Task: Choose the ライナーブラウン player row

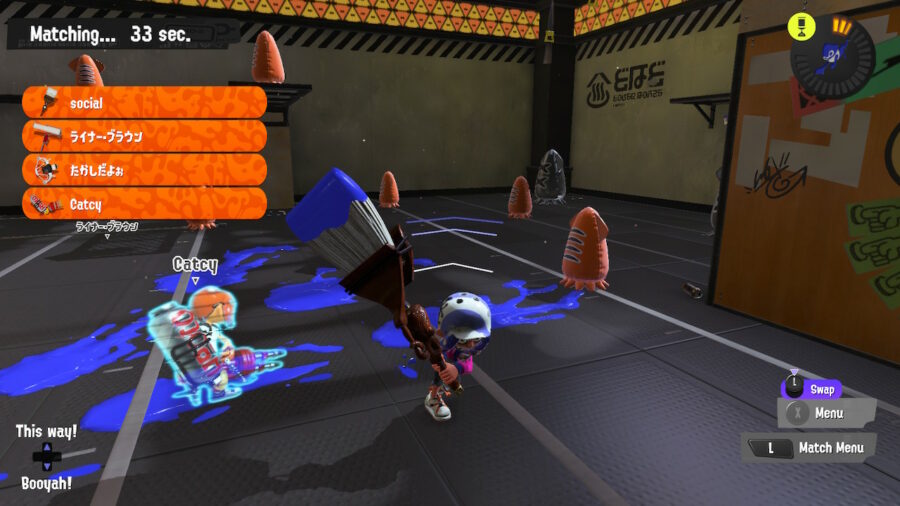Action: click(x=144, y=136)
